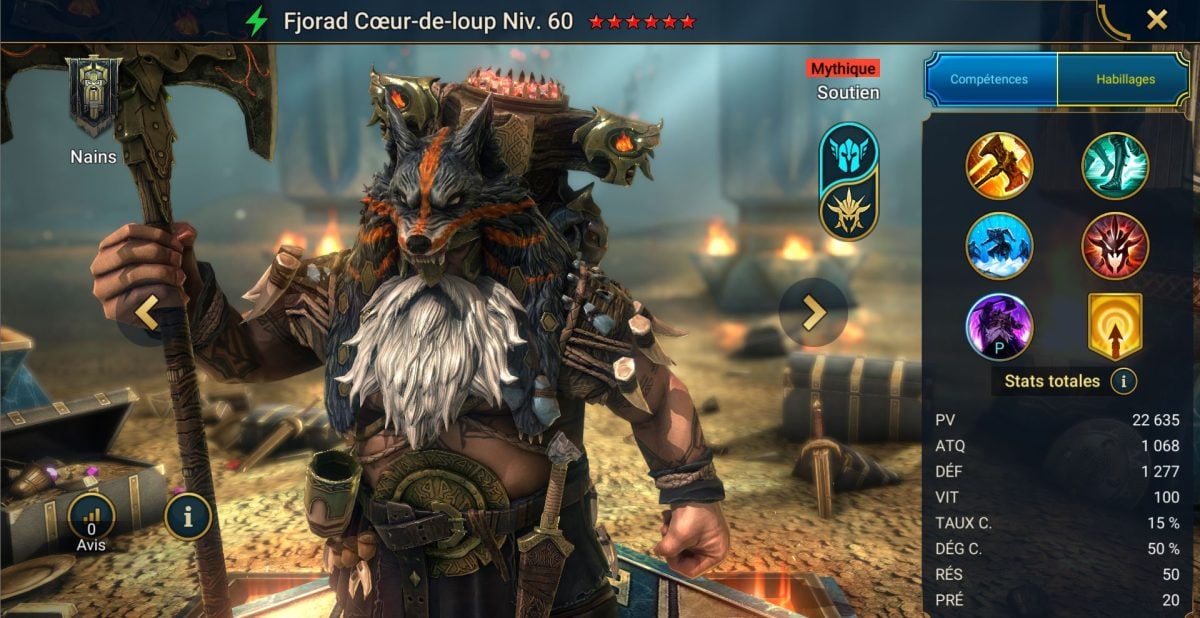The image size is (1200, 618).
Task: Toggle the mythic form switcher
Action: click(848, 181)
